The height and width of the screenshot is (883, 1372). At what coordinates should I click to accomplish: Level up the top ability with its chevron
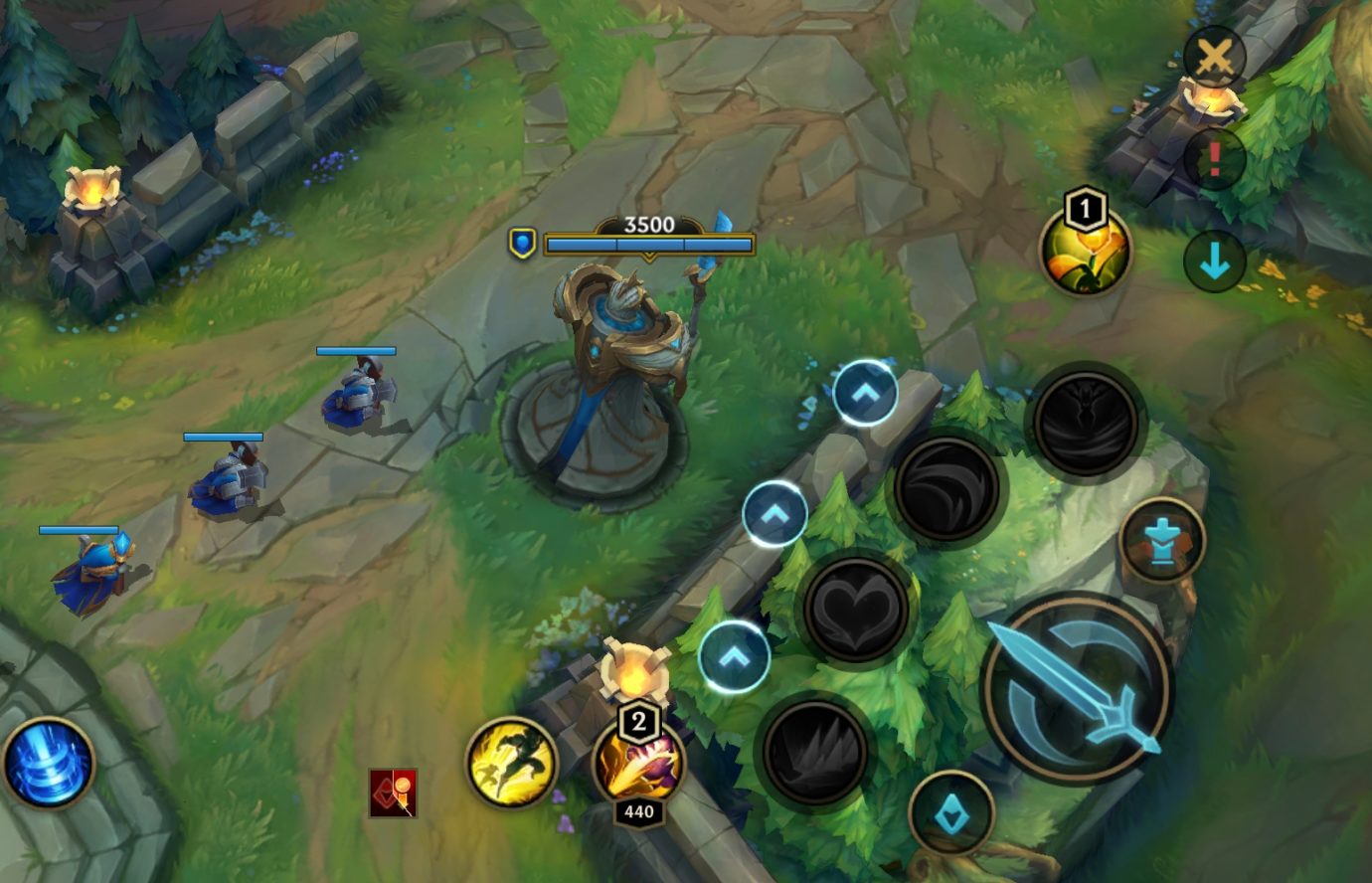[x=863, y=390]
